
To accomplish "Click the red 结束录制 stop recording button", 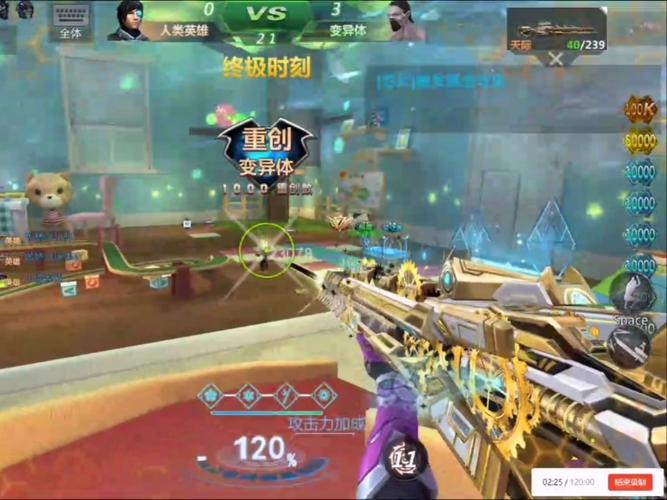I will point(630,482).
